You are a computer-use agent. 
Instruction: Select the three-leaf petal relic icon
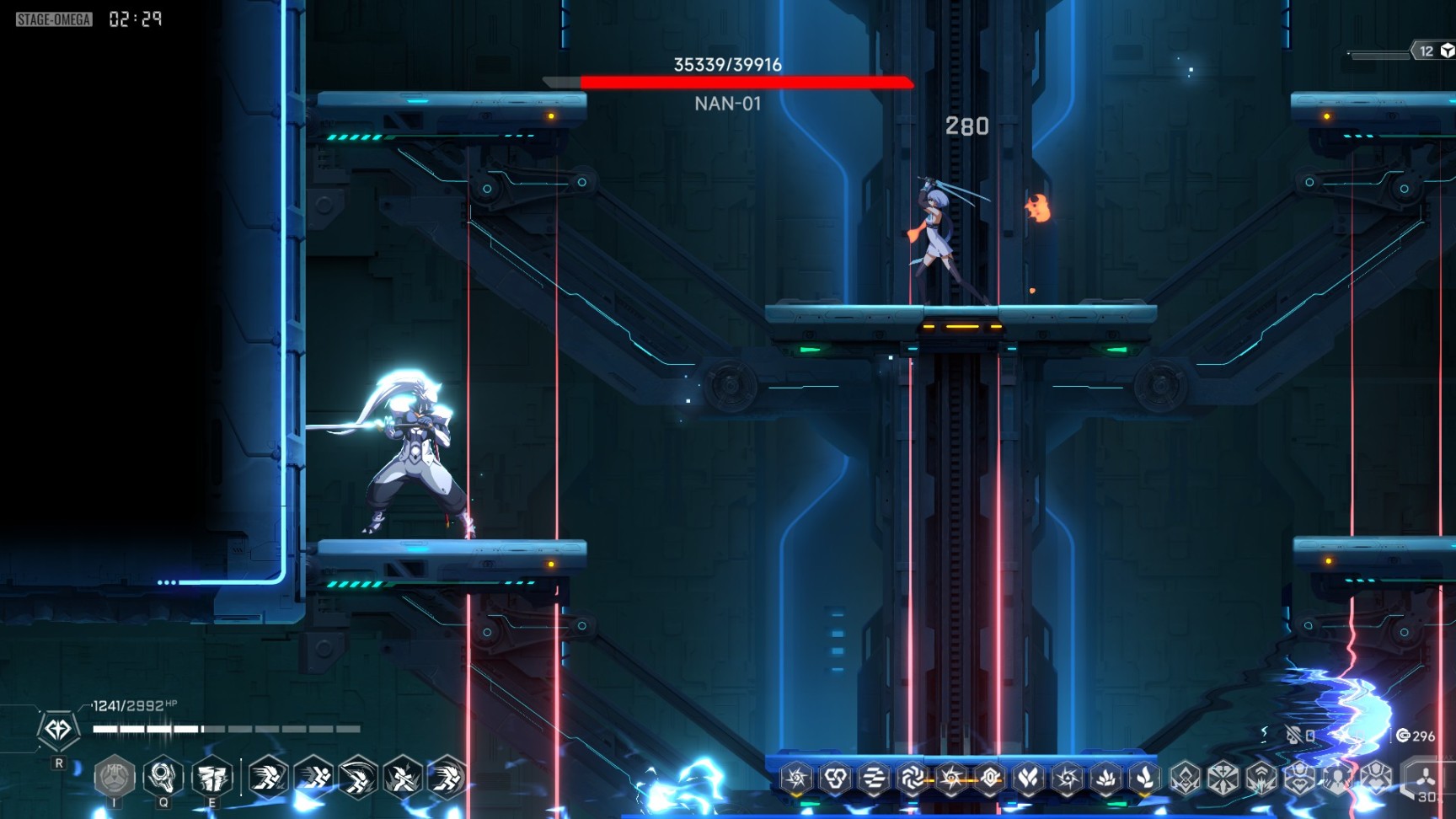pos(1029,778)
